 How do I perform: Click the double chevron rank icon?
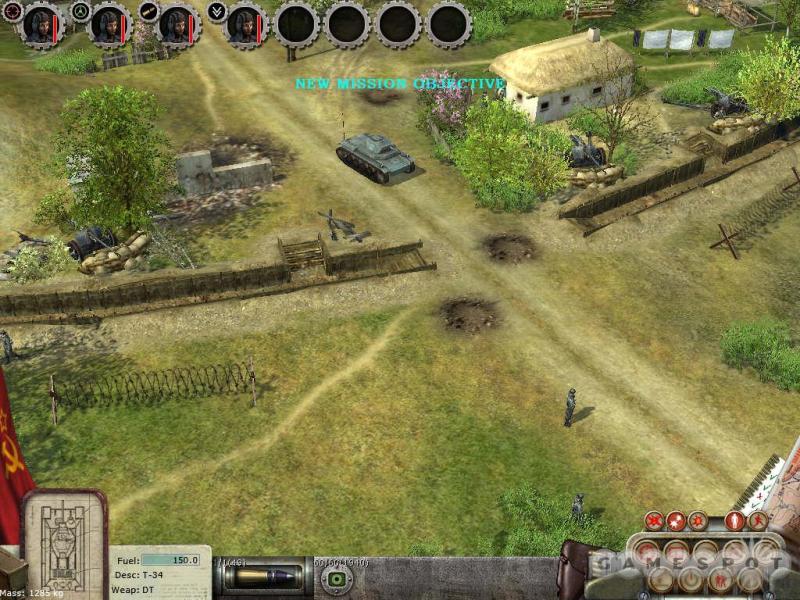(x=217, y=11)
